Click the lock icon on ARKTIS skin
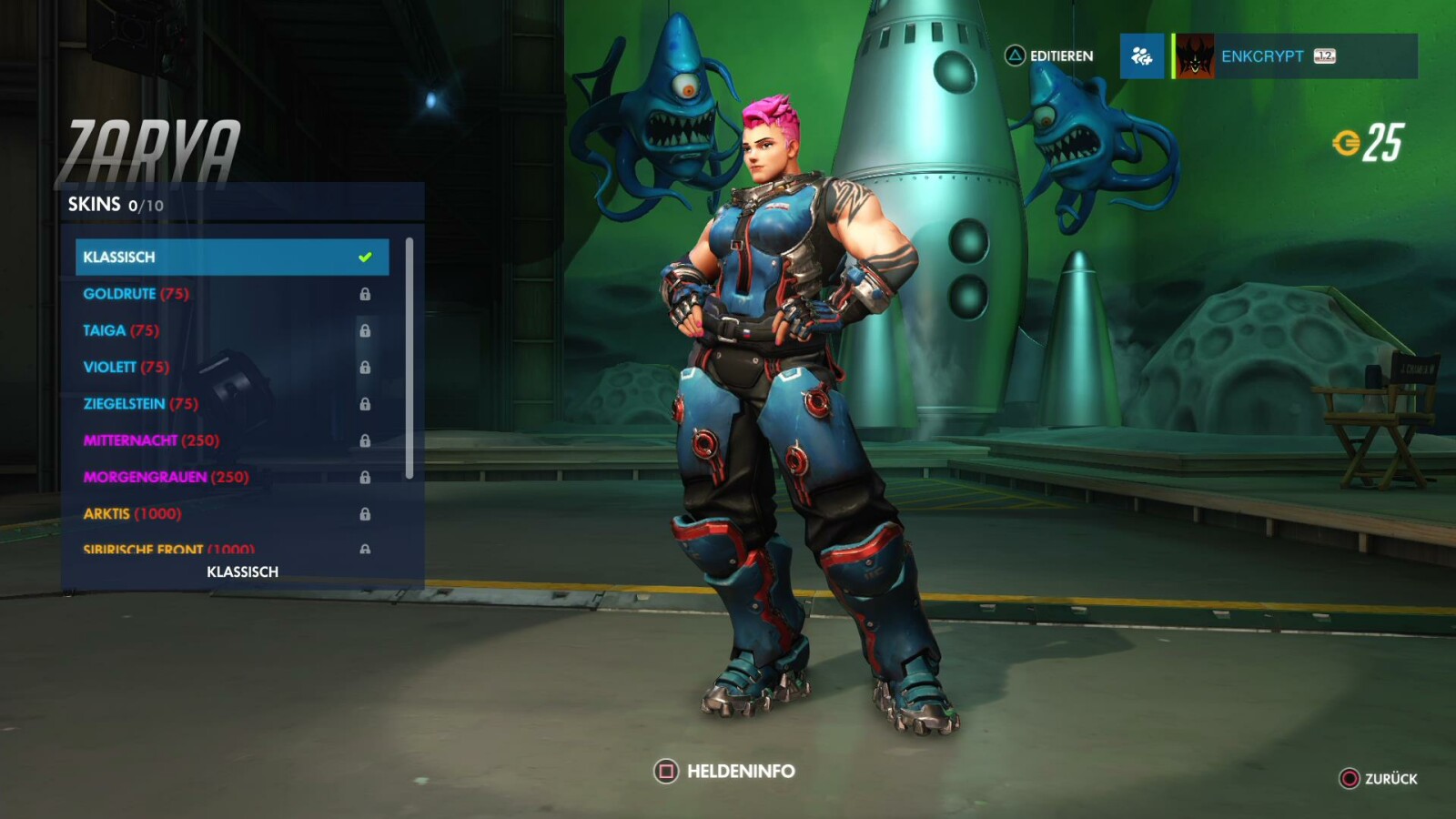Viewport: 1456px width, 819px height. tap(367, 513)
